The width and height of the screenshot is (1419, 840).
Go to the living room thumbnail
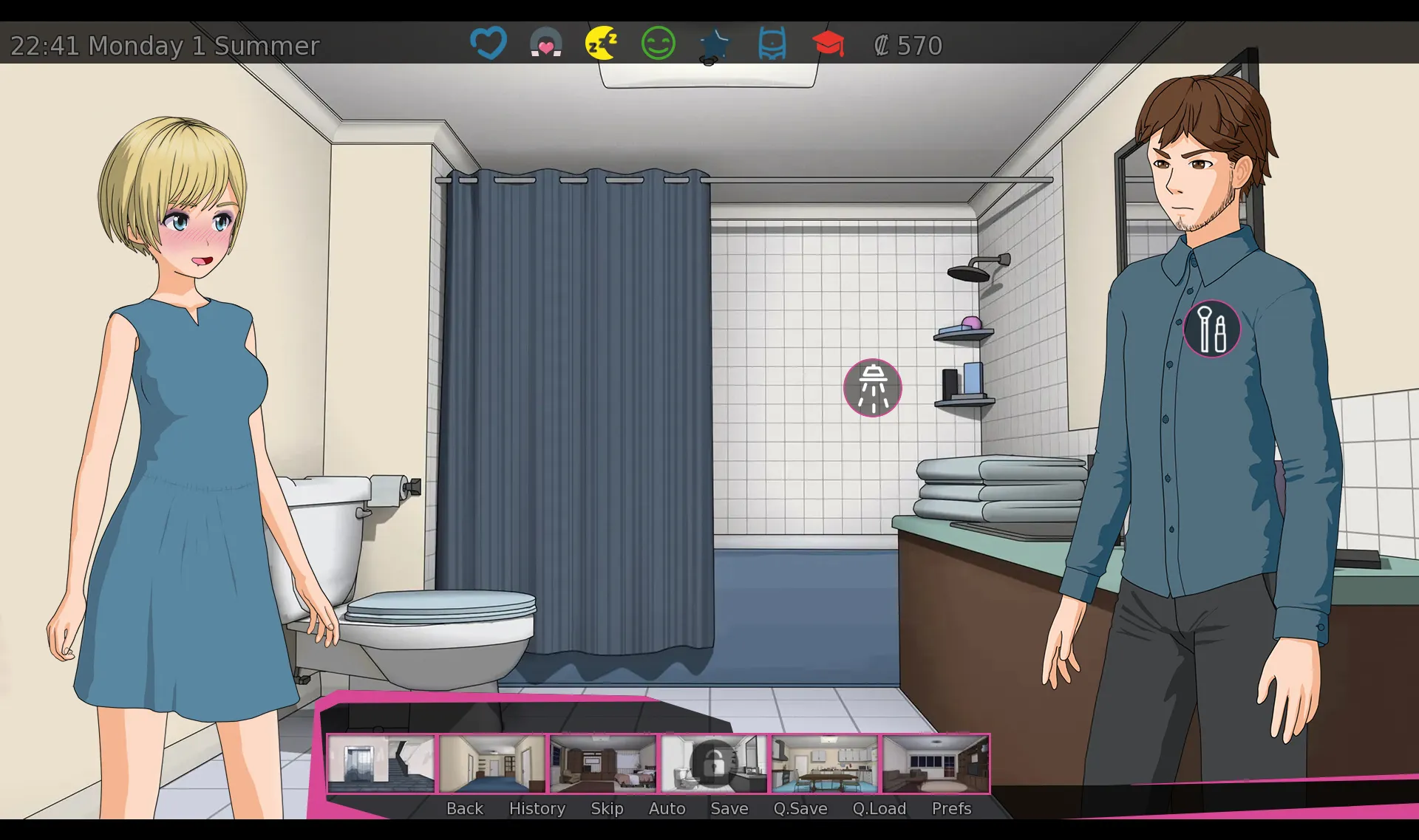[936, 763]
